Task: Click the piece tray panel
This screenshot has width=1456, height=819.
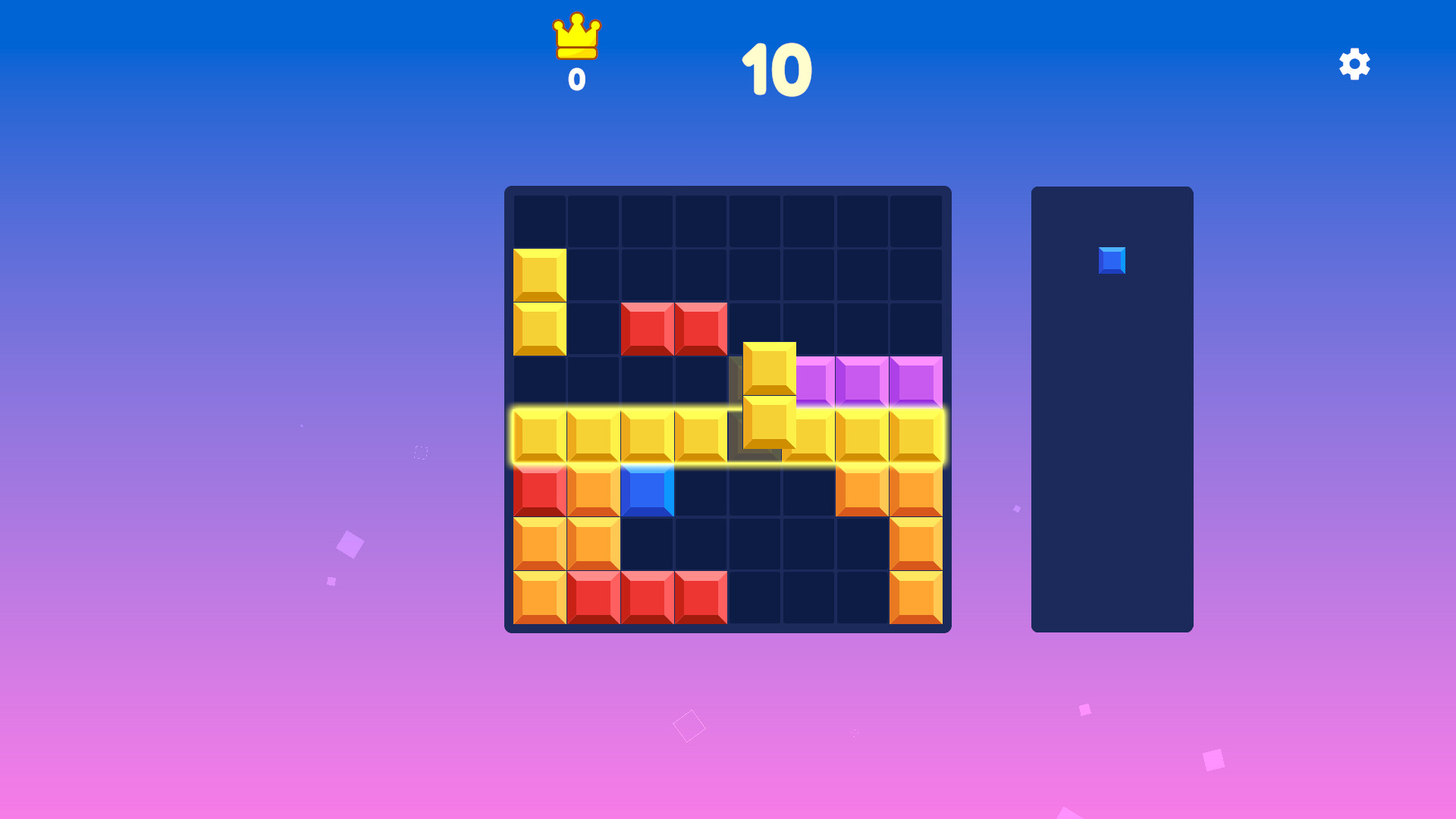Action: tap(1111, 455)
